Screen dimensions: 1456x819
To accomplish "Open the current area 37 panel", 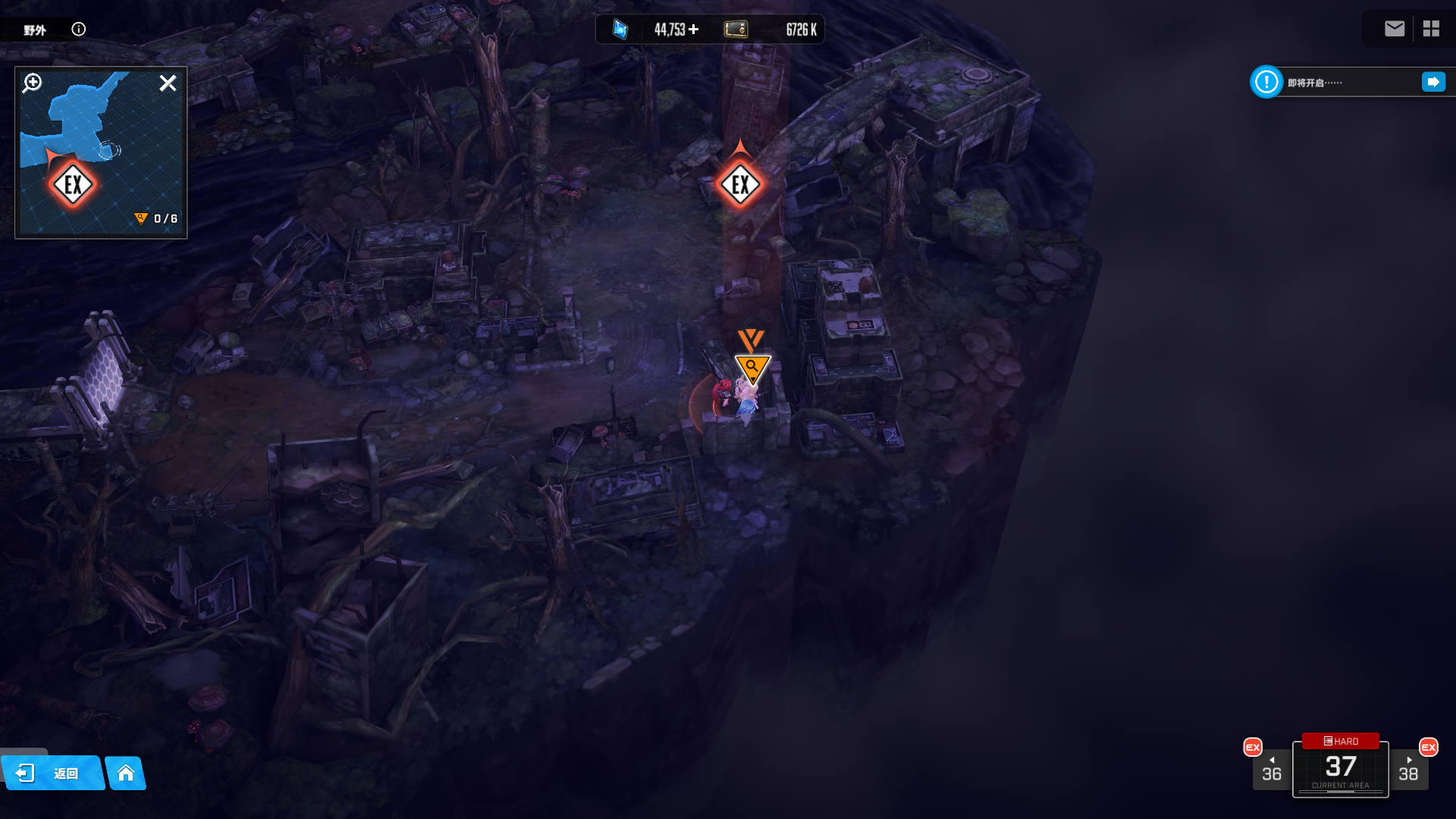I will 1341,771.
